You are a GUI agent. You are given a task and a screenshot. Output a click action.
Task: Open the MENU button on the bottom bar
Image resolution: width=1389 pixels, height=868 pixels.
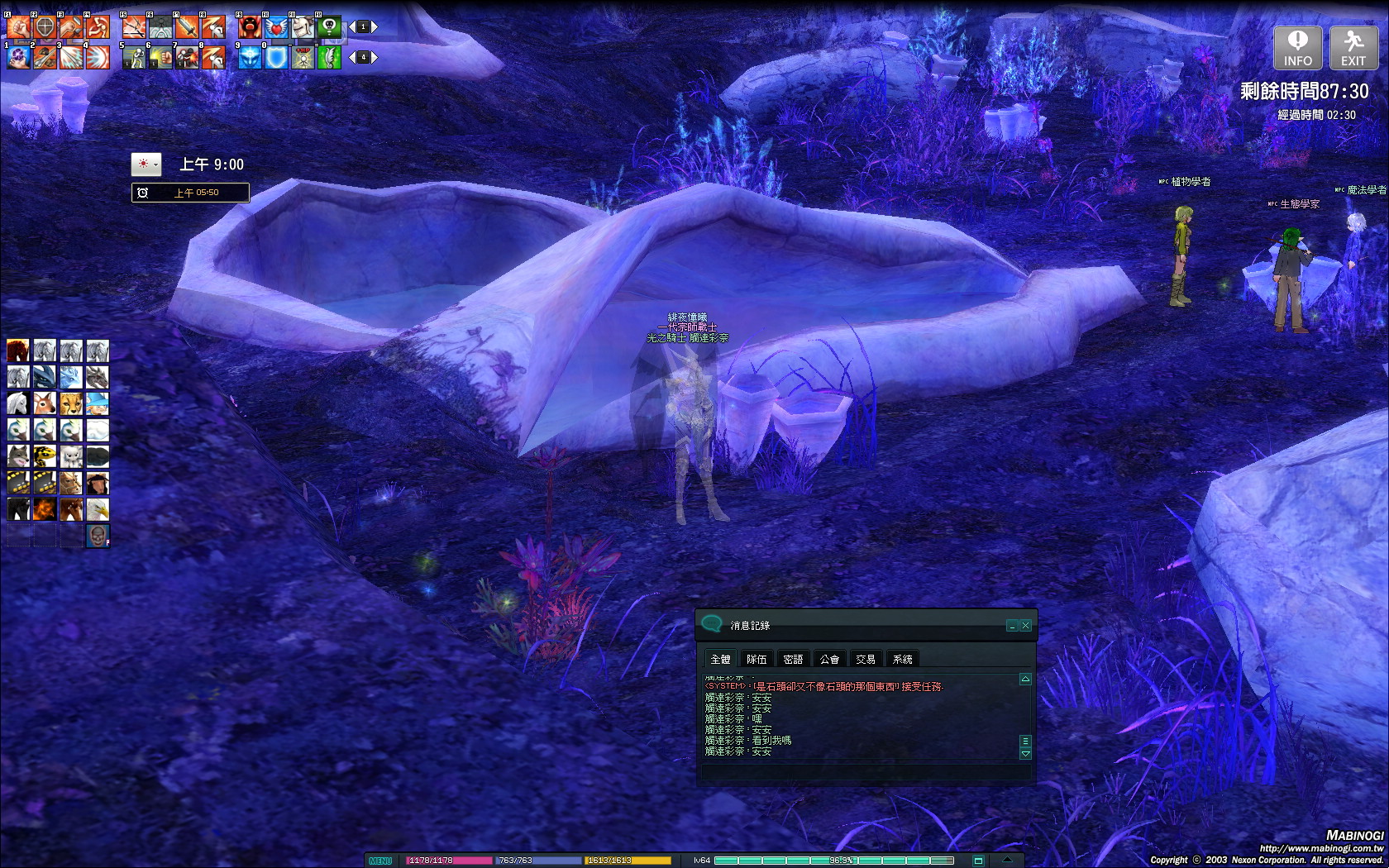pos(380,861)
